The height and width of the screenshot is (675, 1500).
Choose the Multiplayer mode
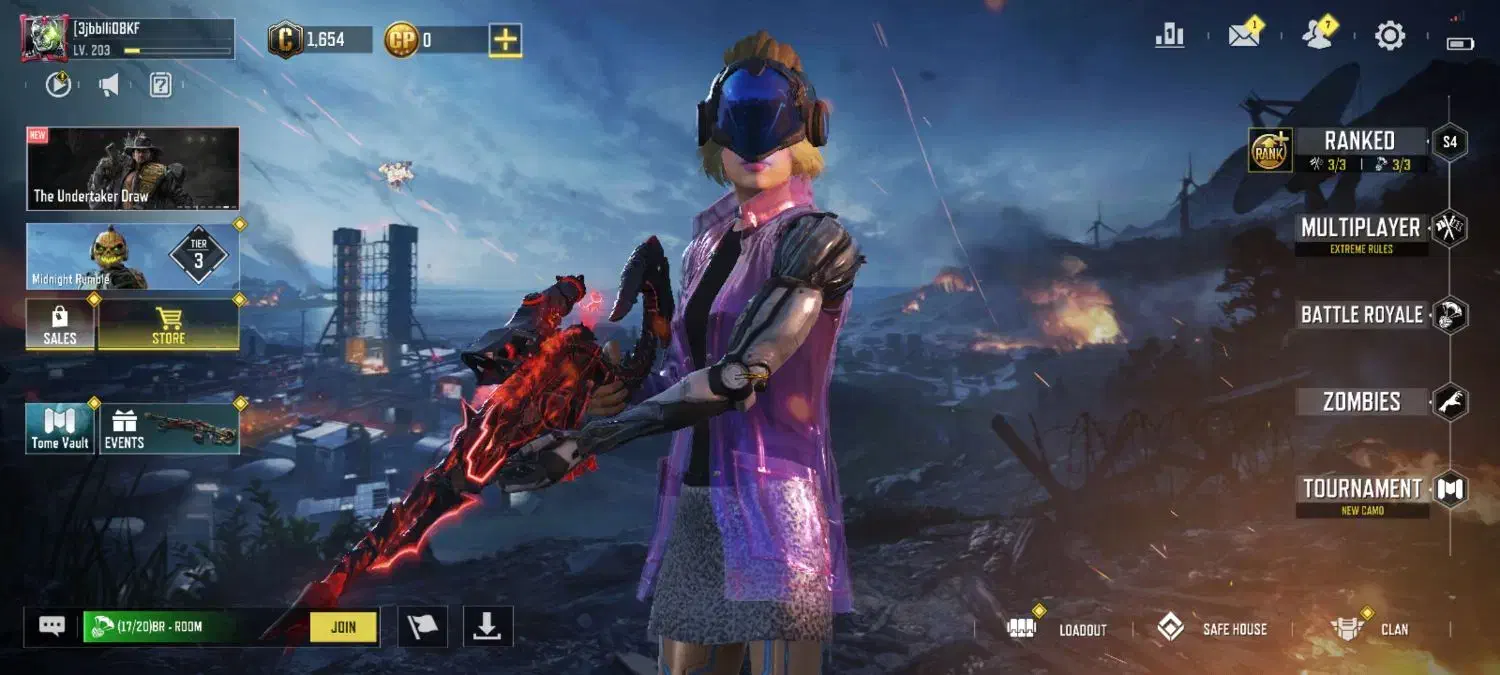click(x=1360, y=228)
